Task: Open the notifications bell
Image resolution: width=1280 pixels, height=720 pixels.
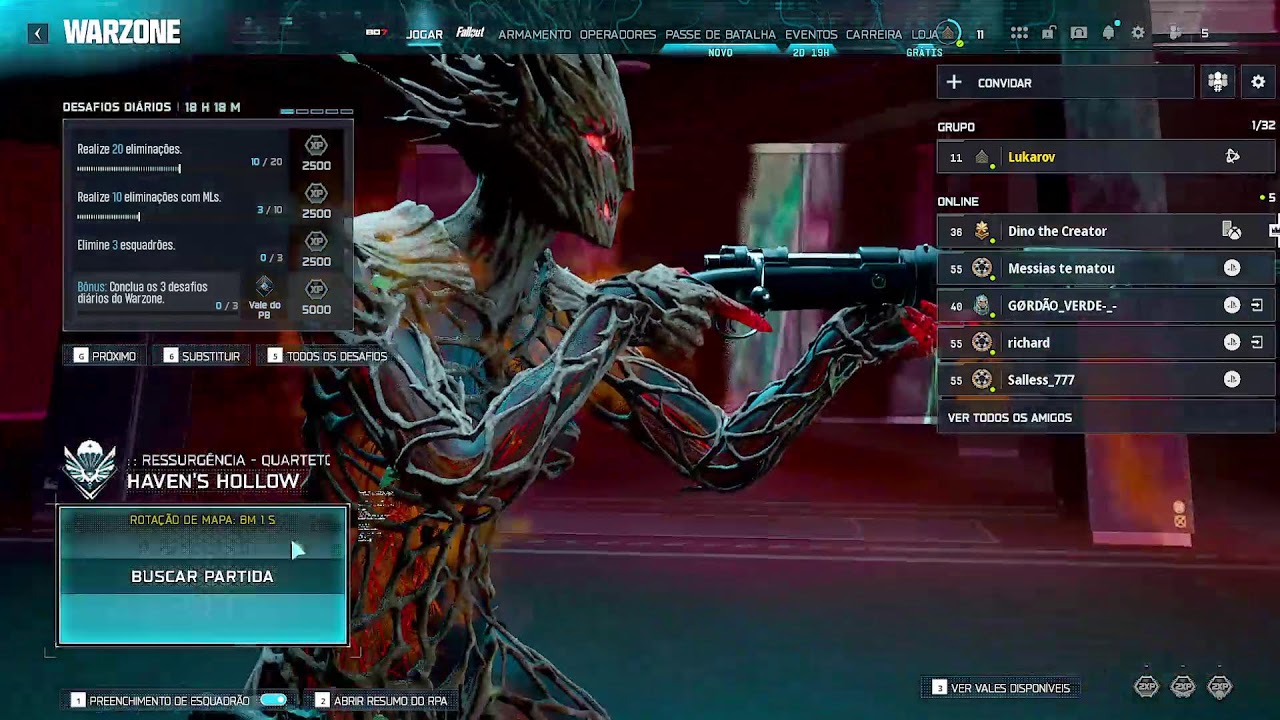Action: (x=1108, y=33)
